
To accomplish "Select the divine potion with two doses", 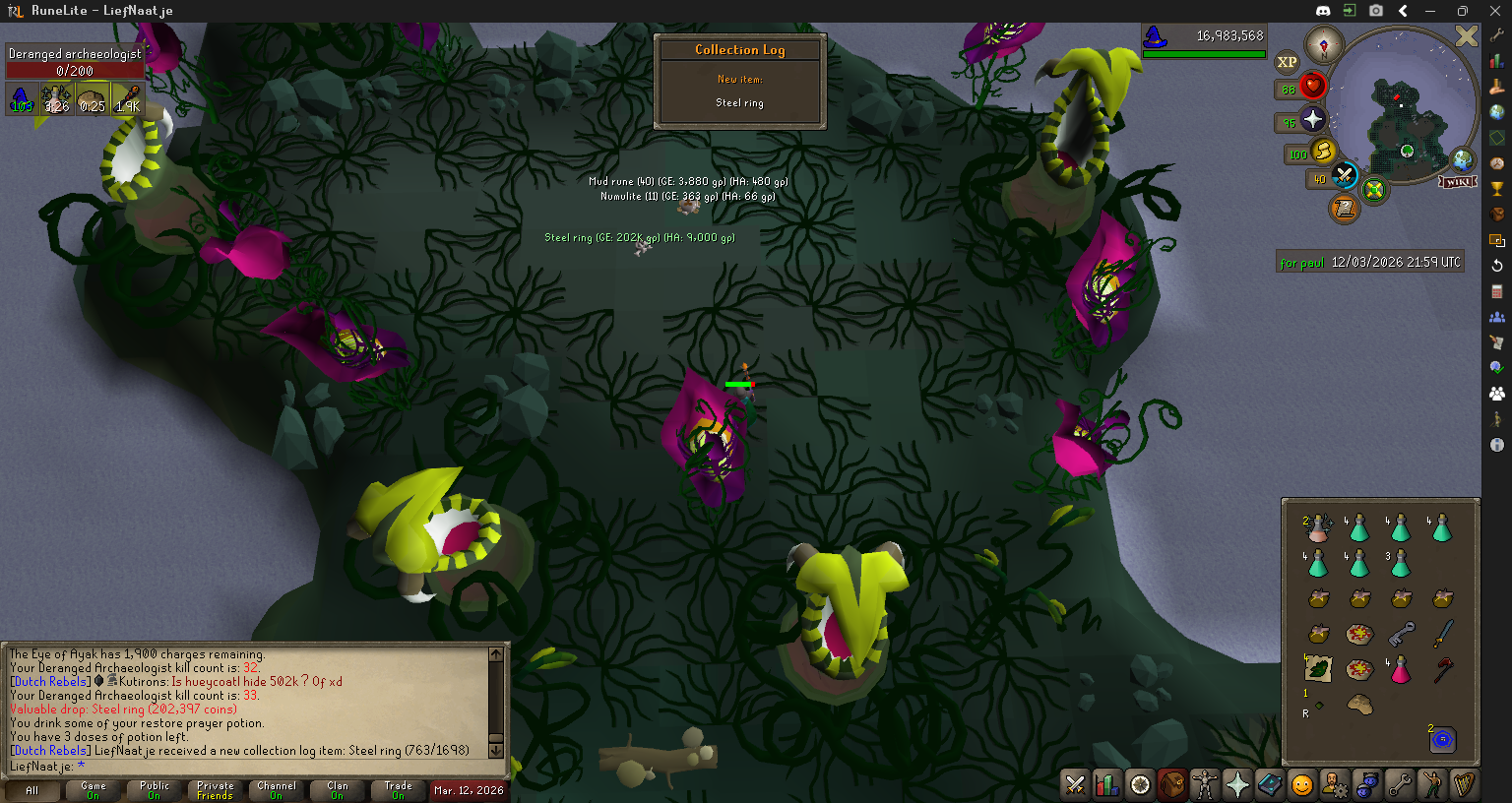I will click(1318, 528).
